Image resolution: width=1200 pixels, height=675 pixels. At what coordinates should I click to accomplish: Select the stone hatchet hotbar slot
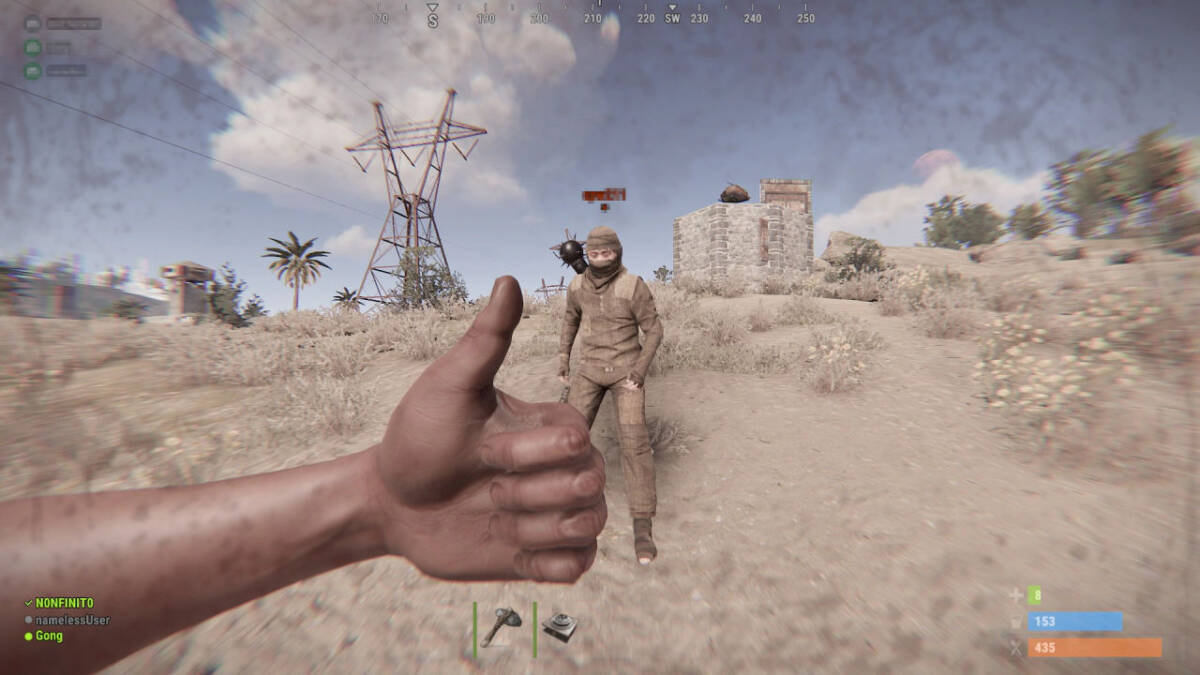[x=501, y=628]
